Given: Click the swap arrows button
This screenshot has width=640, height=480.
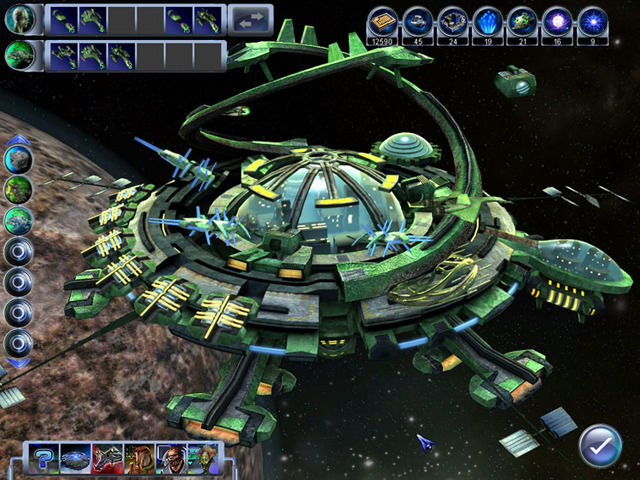Looking at the screenshot, I should [250, 20].
